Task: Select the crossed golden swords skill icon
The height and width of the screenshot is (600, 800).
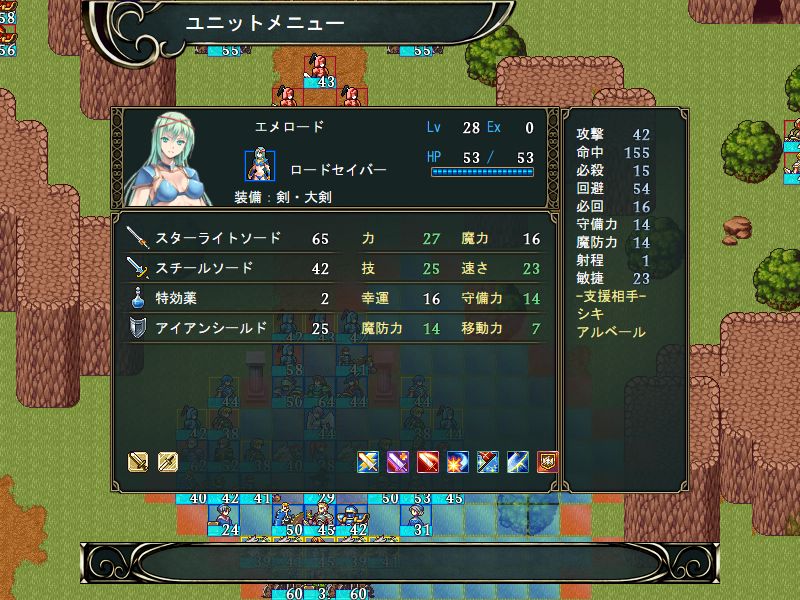Action: click(x=368, y=462)
